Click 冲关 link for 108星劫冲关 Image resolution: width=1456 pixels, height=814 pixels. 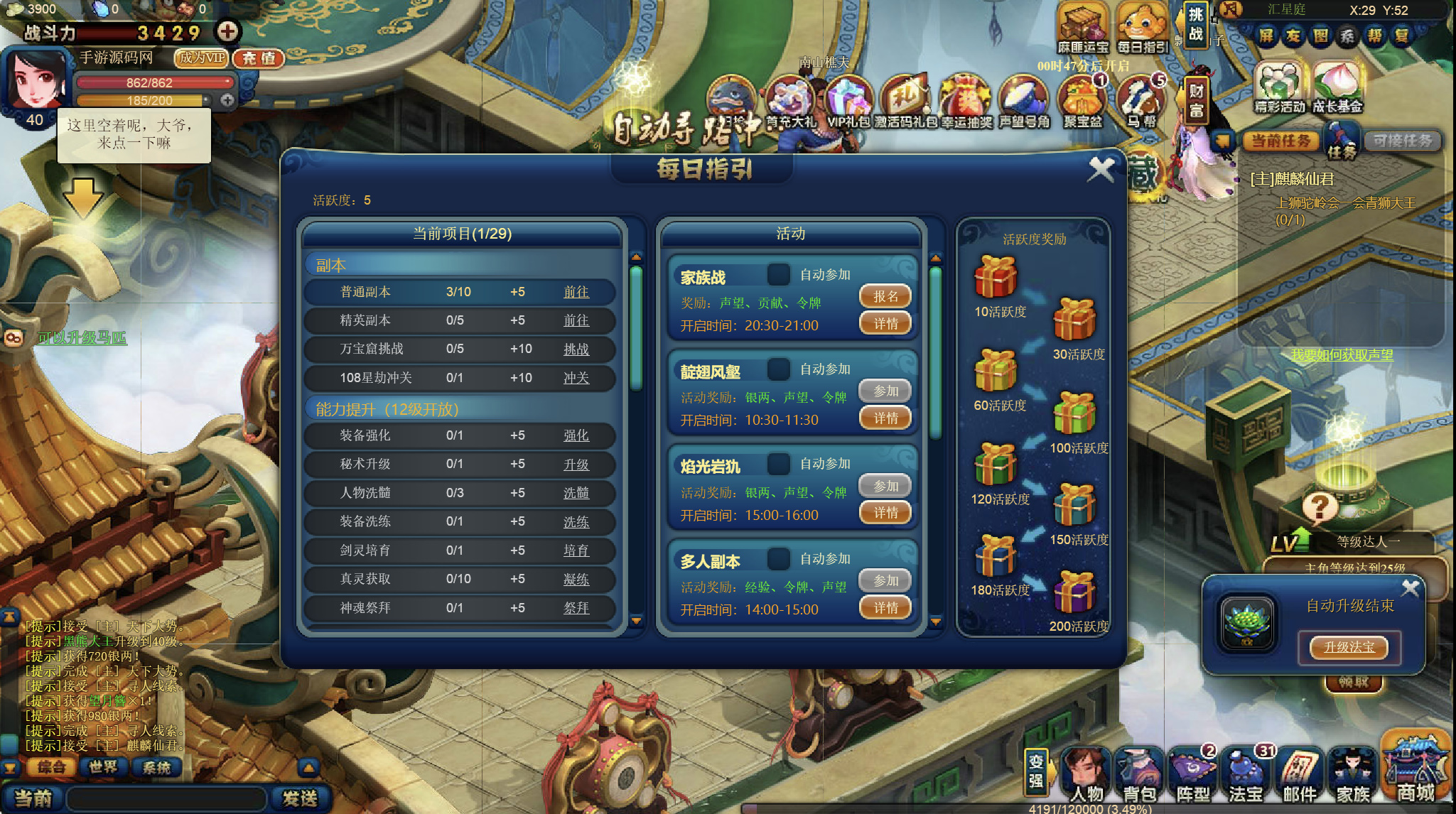tap(576, 378)
